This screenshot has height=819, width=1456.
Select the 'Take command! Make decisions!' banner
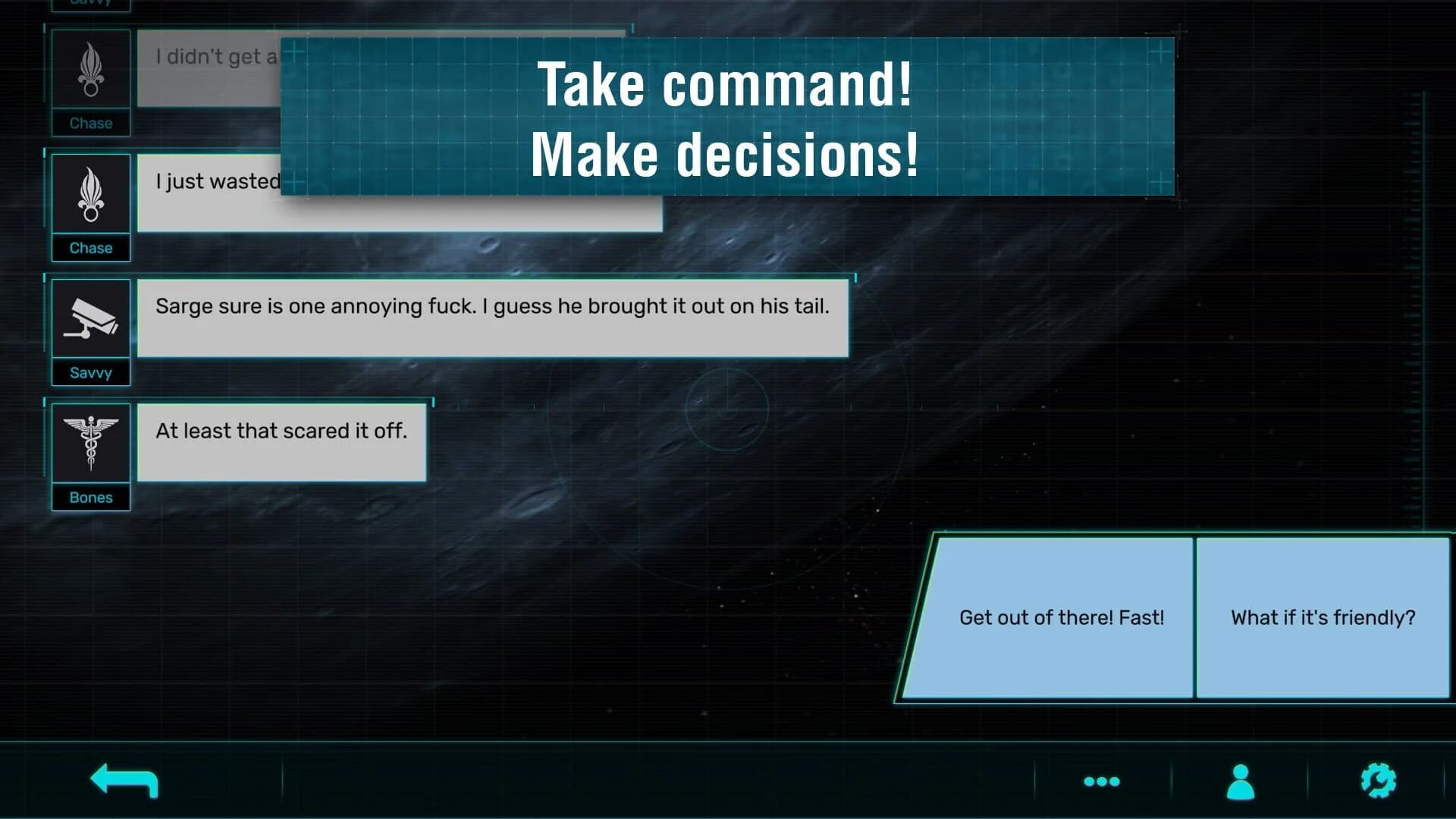[726, 118]
